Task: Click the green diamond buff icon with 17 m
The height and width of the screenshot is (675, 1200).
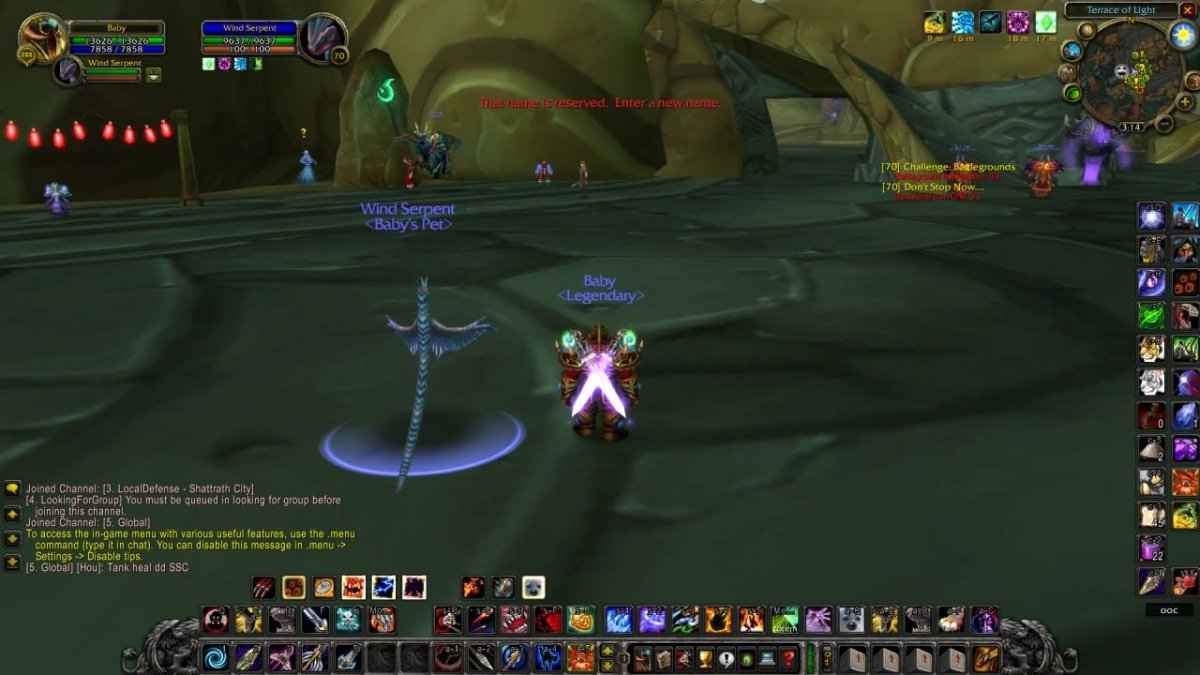Action: pos(1046,22)
